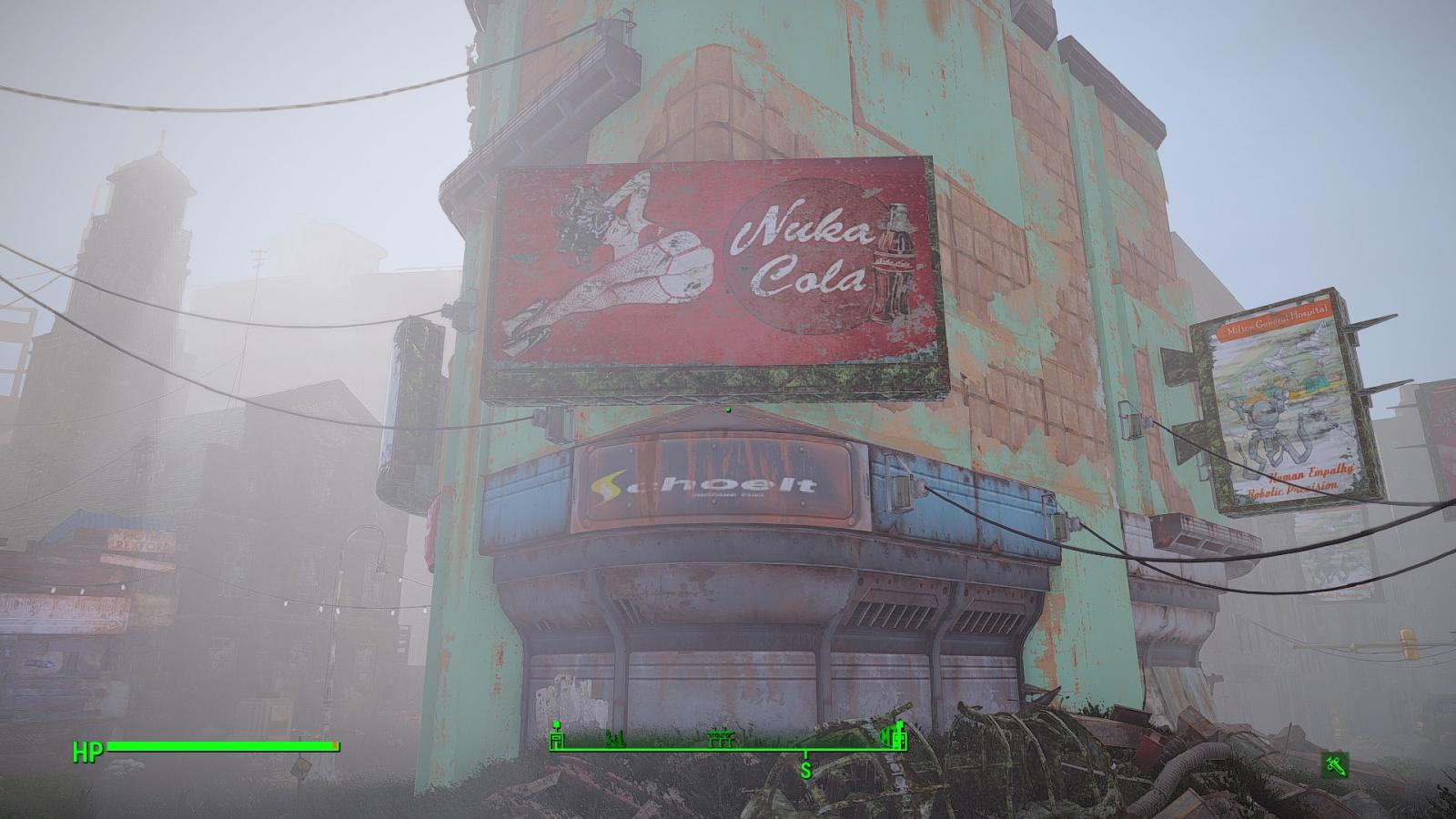This screenshot has height=819, width=1456.
Task: Click the Nuka Cola script lettering
Action: tap(801, 246)
